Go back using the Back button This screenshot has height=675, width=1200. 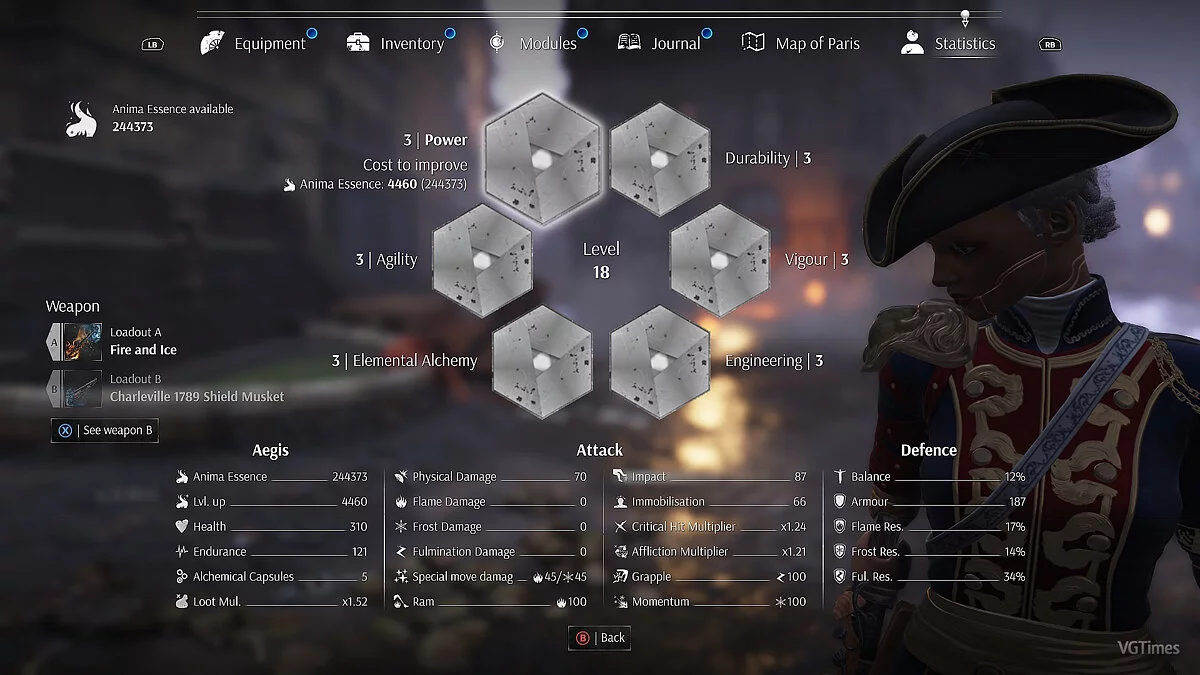click(x=600, y=638)
